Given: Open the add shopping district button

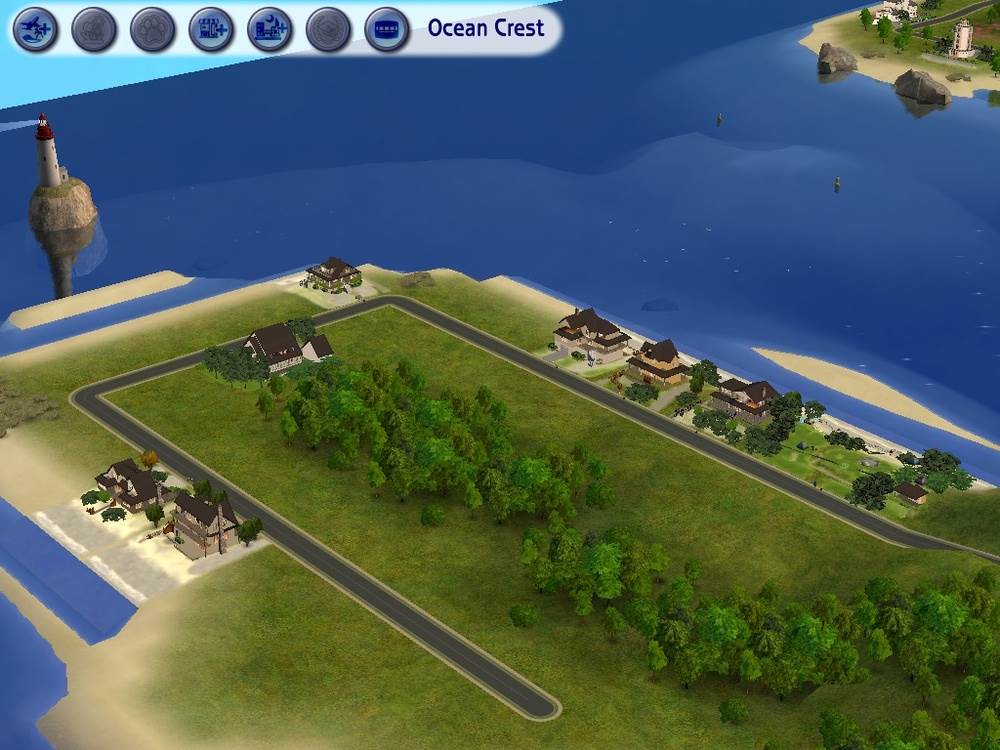Looking at the screenshot, I should [211, 29].
